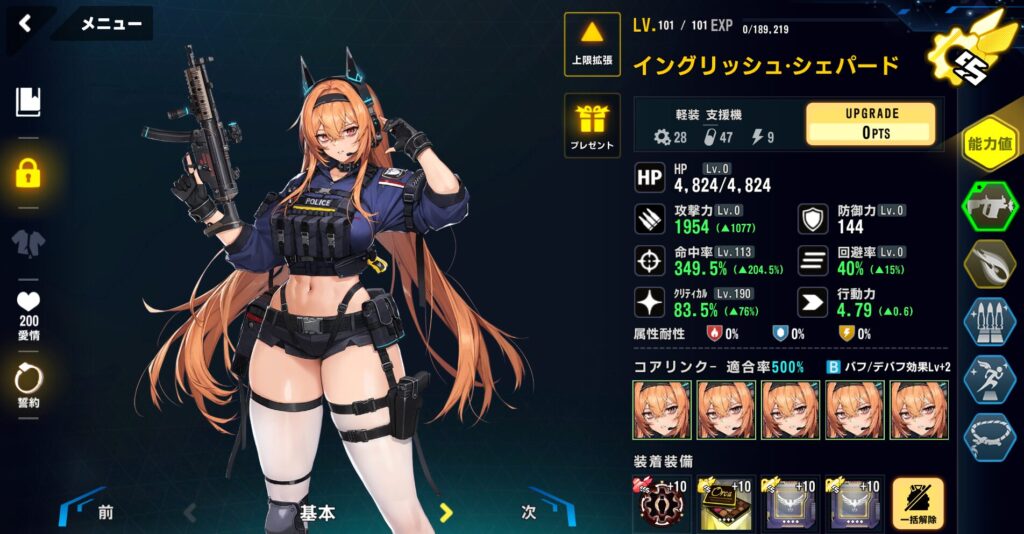Viewport: 1024px width, 534px height.
Task: Unequip all with 一括解除 button
Action: click(917, 505)
